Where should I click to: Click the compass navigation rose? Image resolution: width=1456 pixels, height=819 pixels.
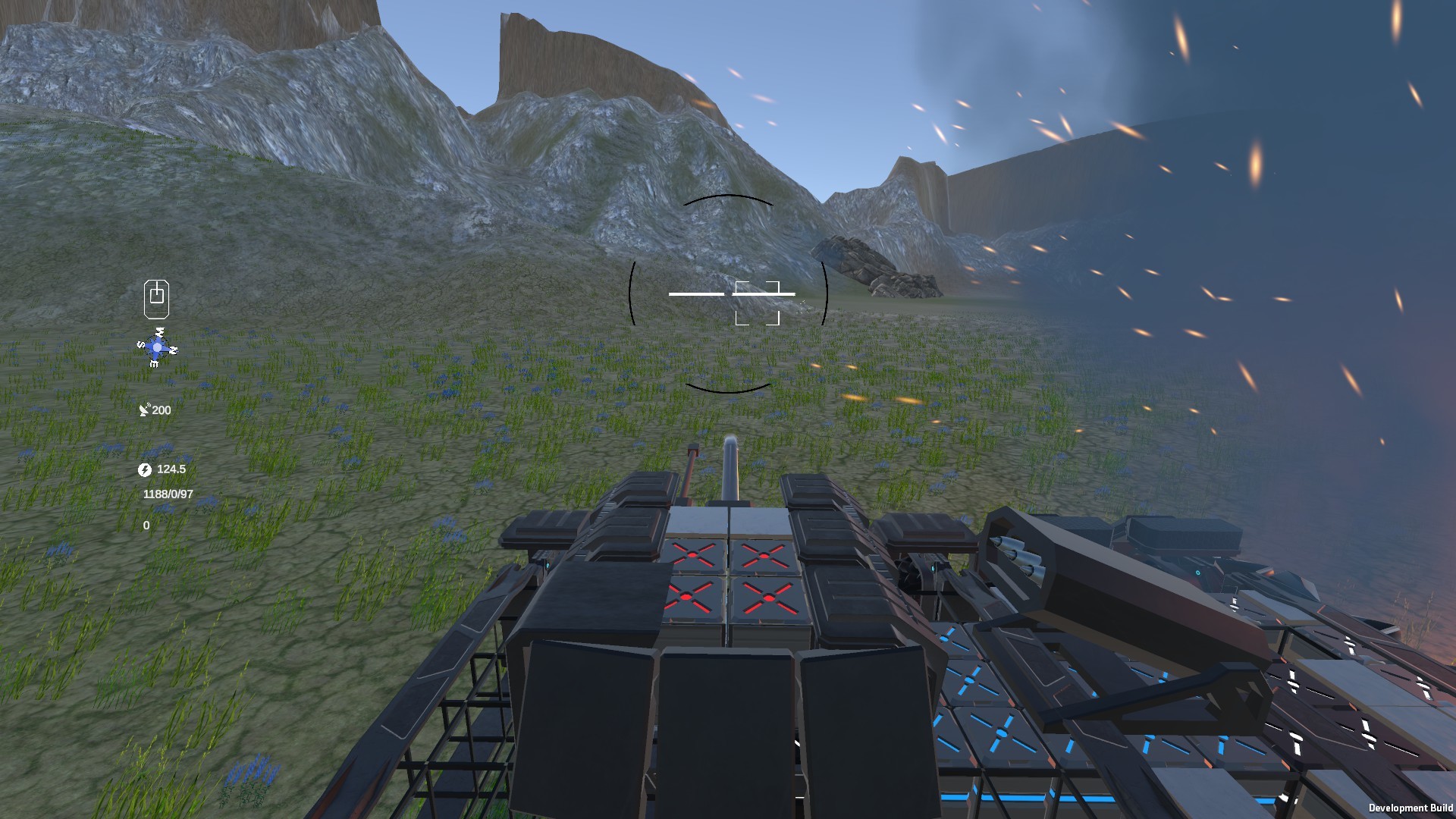157,347
